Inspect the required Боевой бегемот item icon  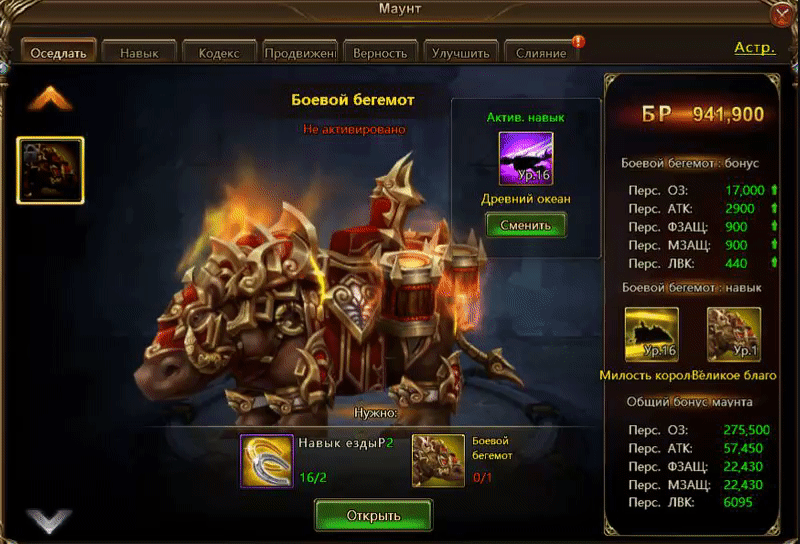pos(438,461)
